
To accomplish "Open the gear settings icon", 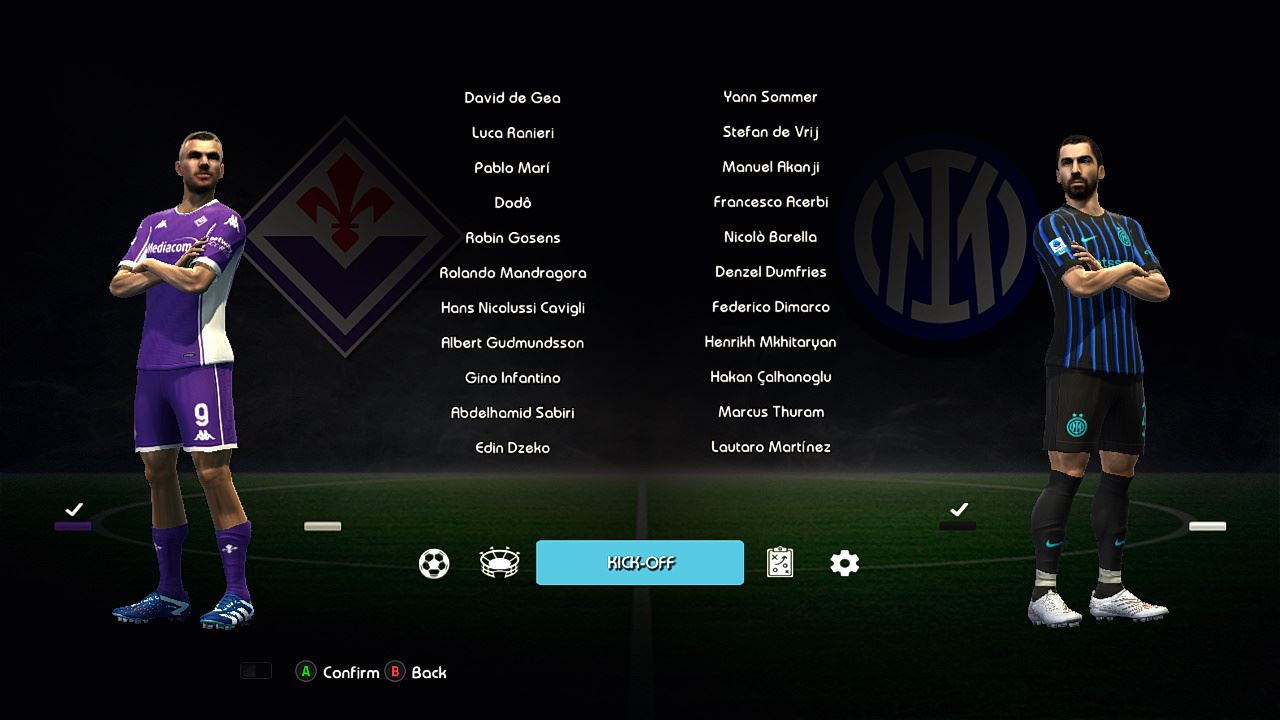I will (x=845, y=564).
